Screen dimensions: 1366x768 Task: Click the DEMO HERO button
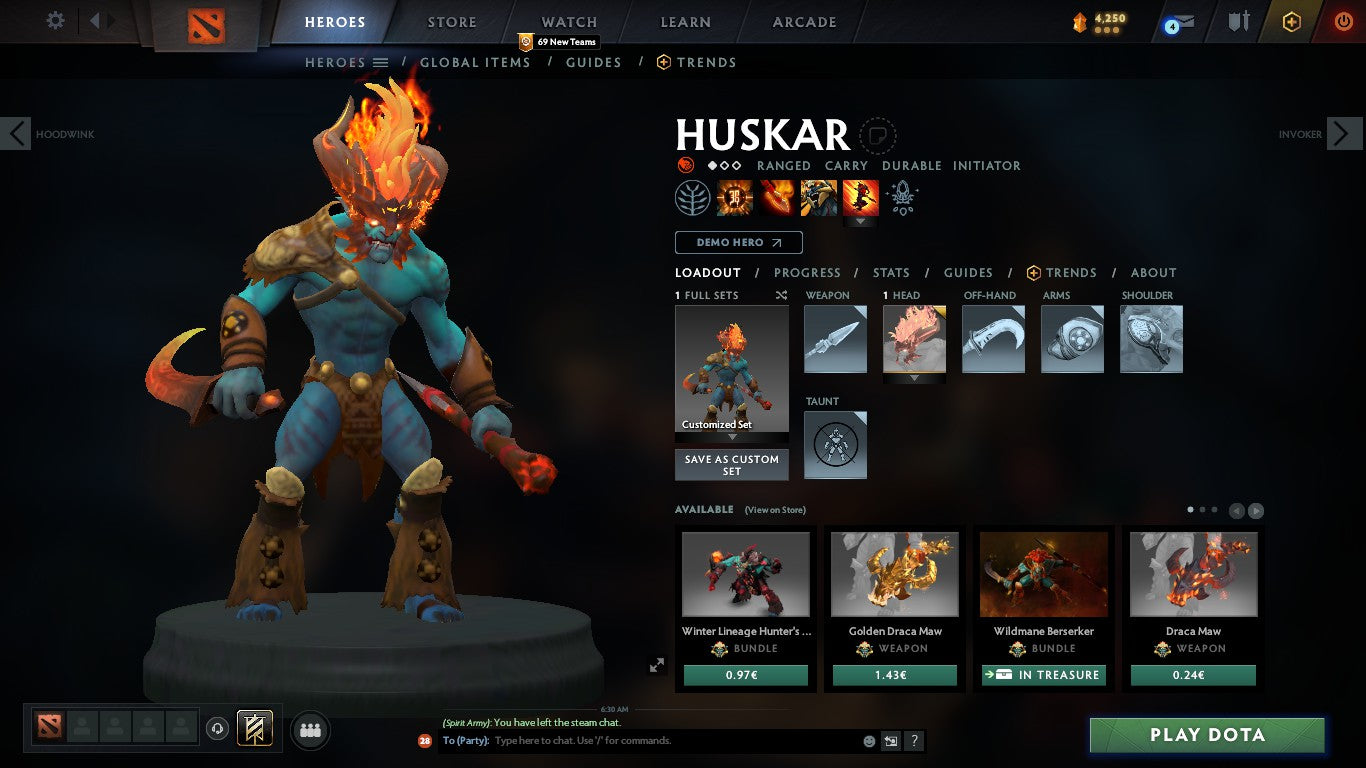pos(737,242)
